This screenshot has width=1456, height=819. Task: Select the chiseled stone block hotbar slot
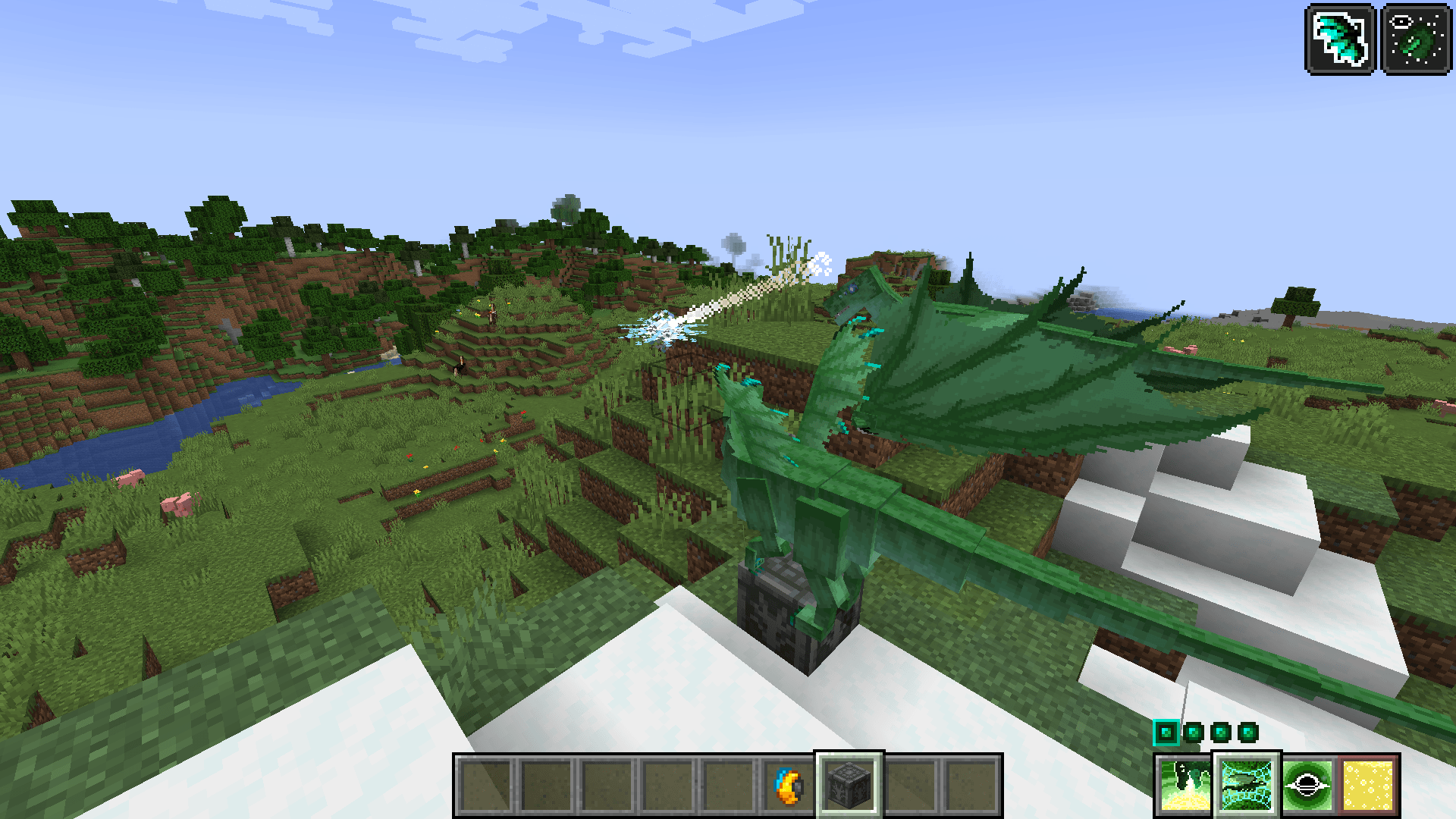pos(848,786)
